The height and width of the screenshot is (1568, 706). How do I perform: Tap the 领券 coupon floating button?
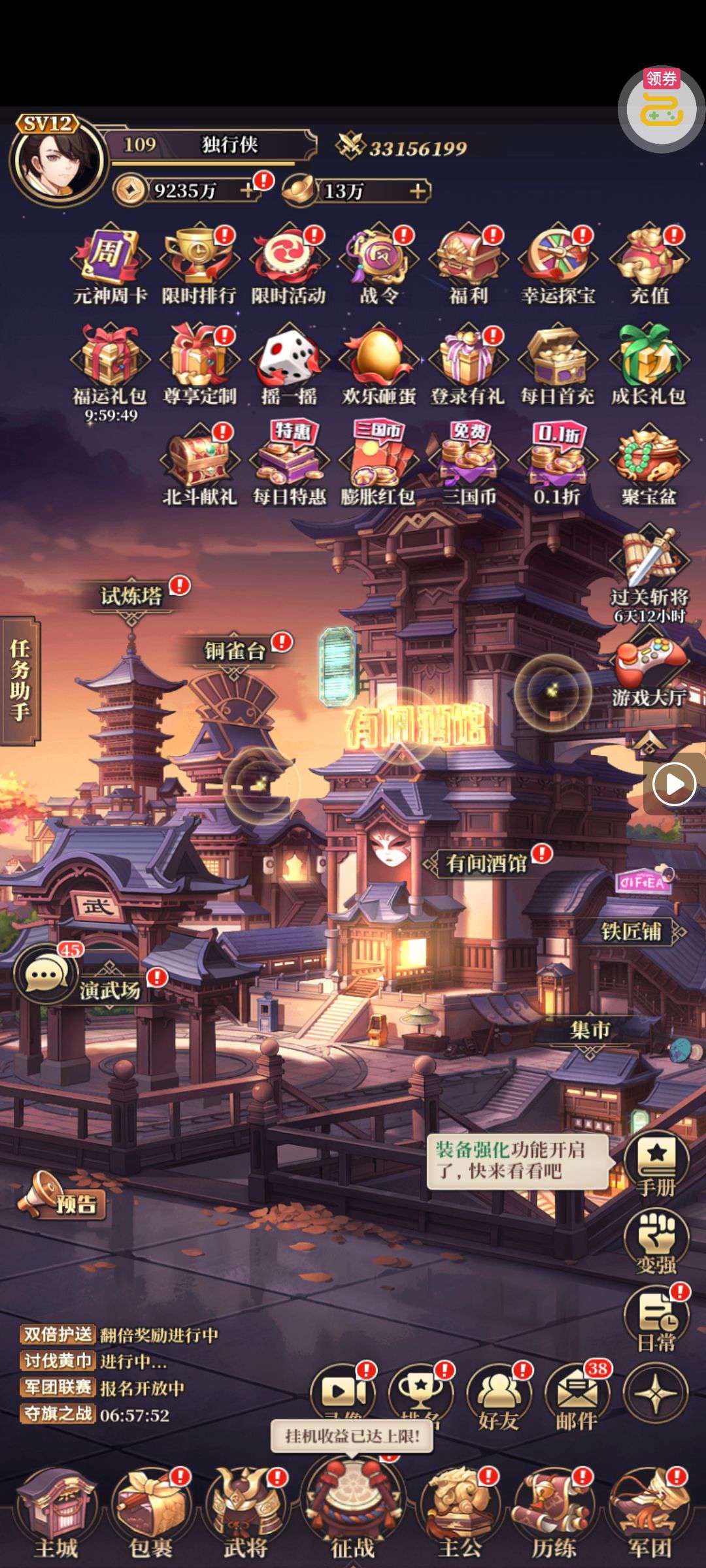point(661,108)
